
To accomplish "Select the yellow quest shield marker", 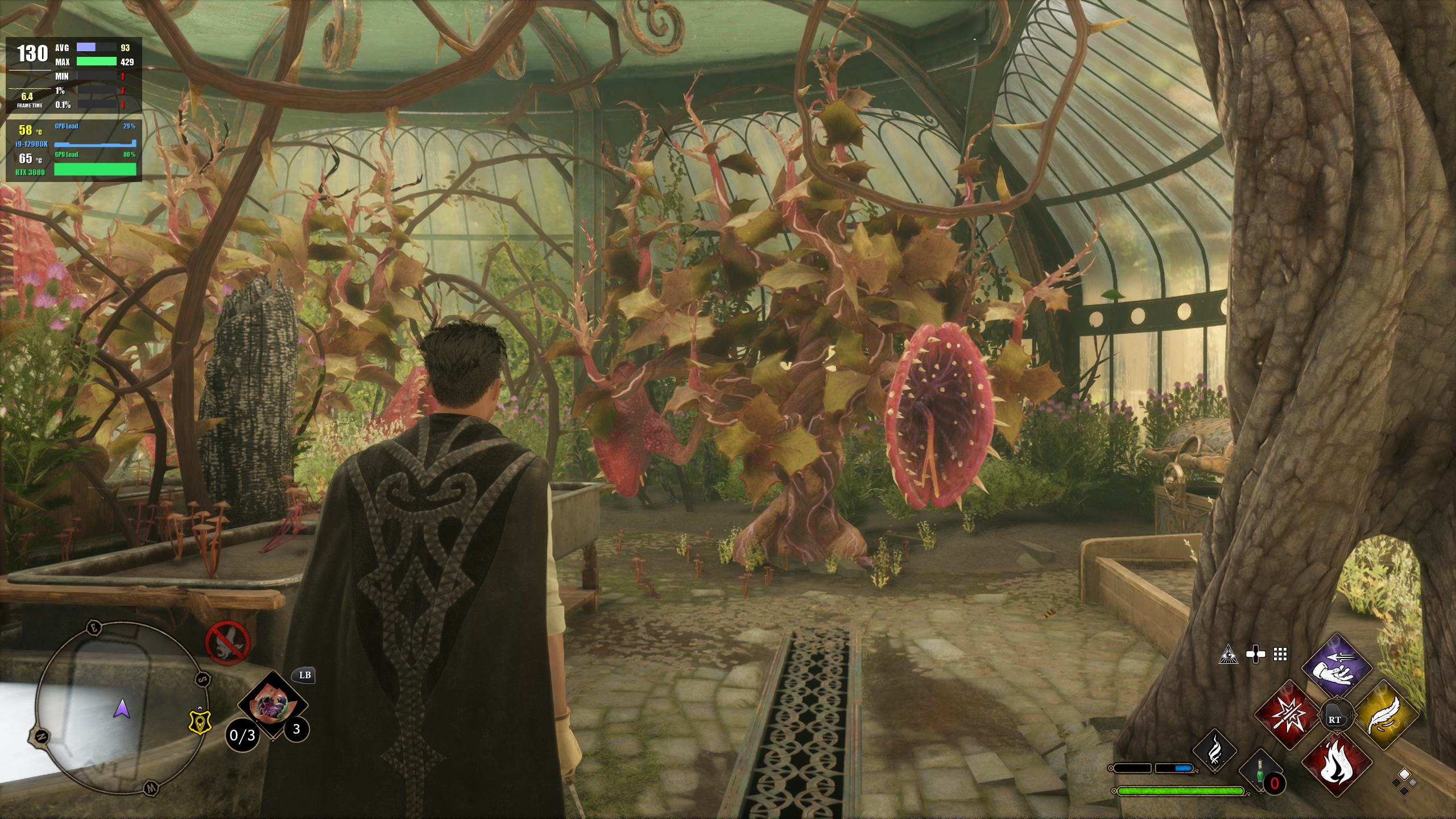I will (x=200, y=722).
